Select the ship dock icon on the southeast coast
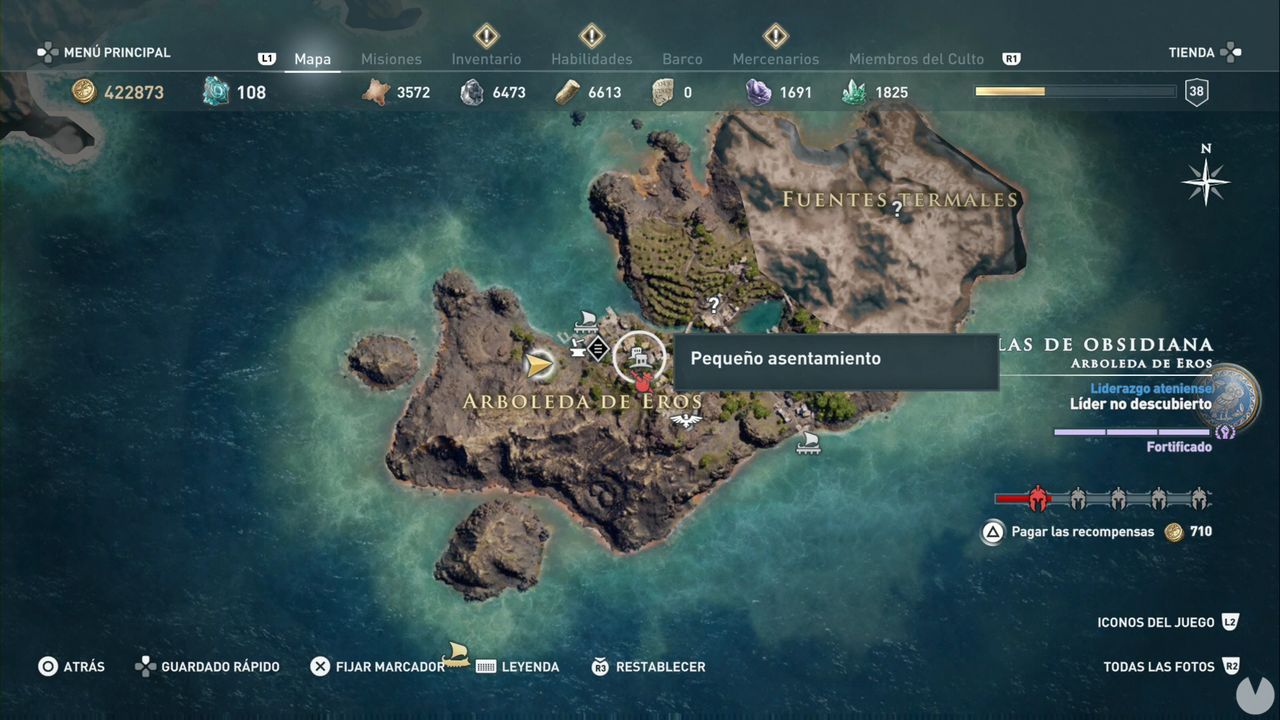 click(x=808, y=445)
